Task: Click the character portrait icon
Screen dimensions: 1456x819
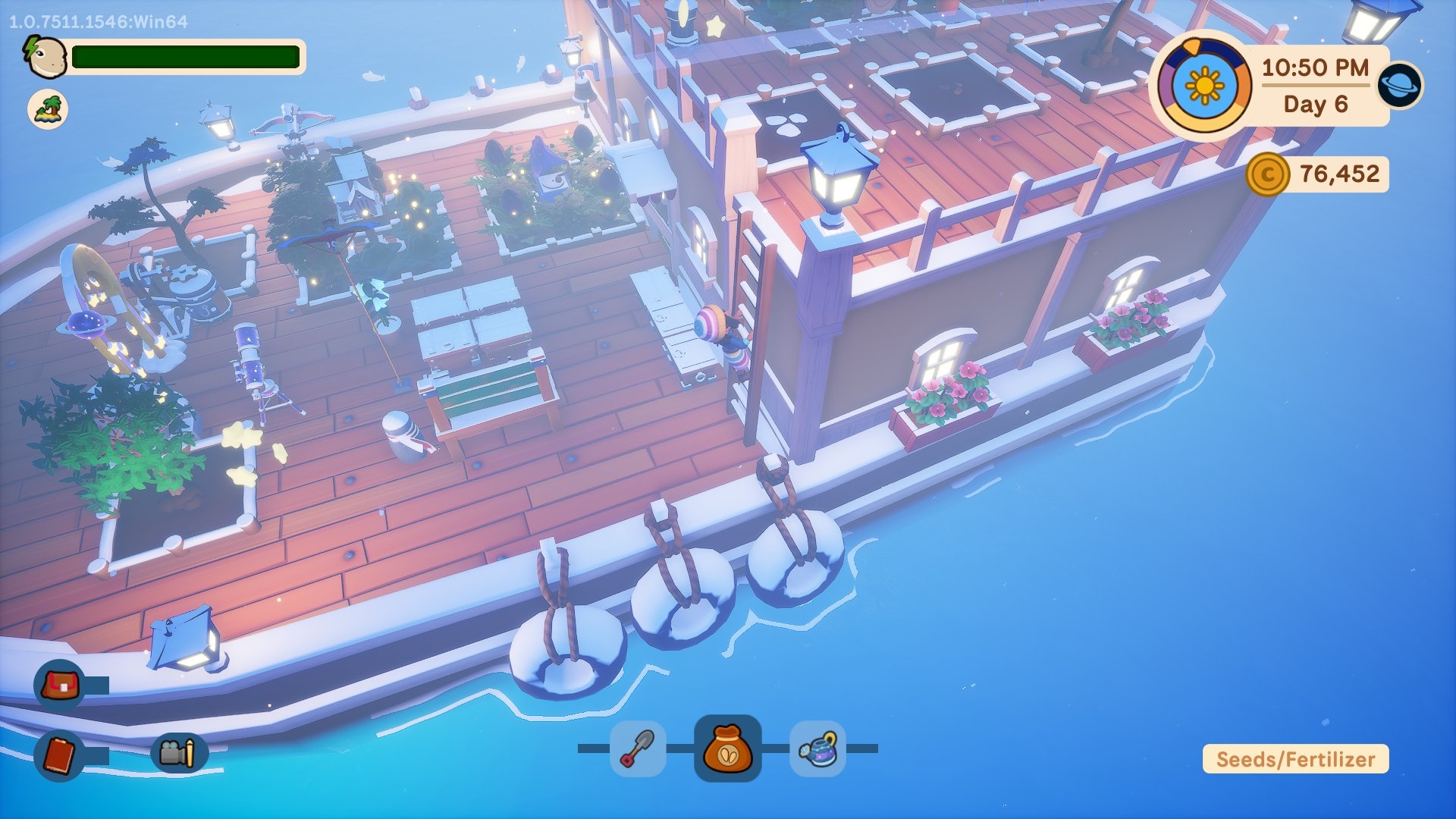Action: click(x=45, y=57)
